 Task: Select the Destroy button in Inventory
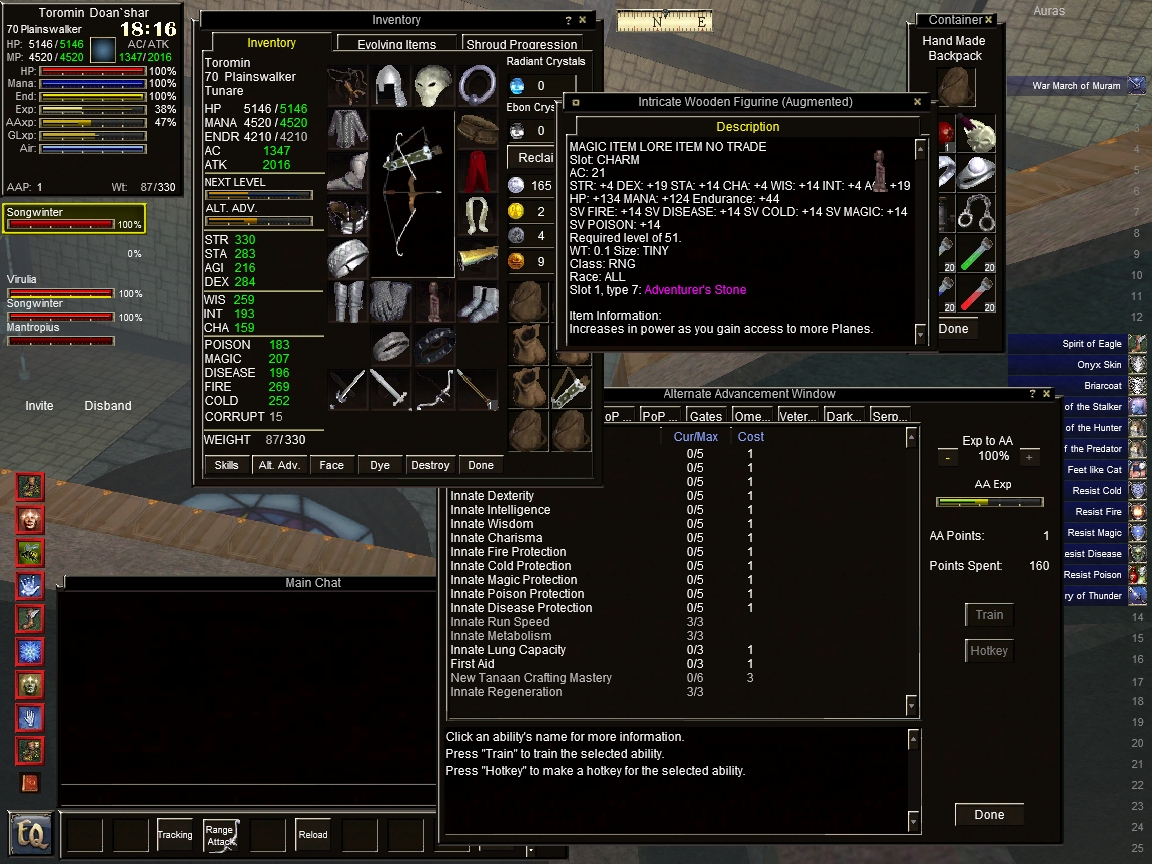pos(430,465)
